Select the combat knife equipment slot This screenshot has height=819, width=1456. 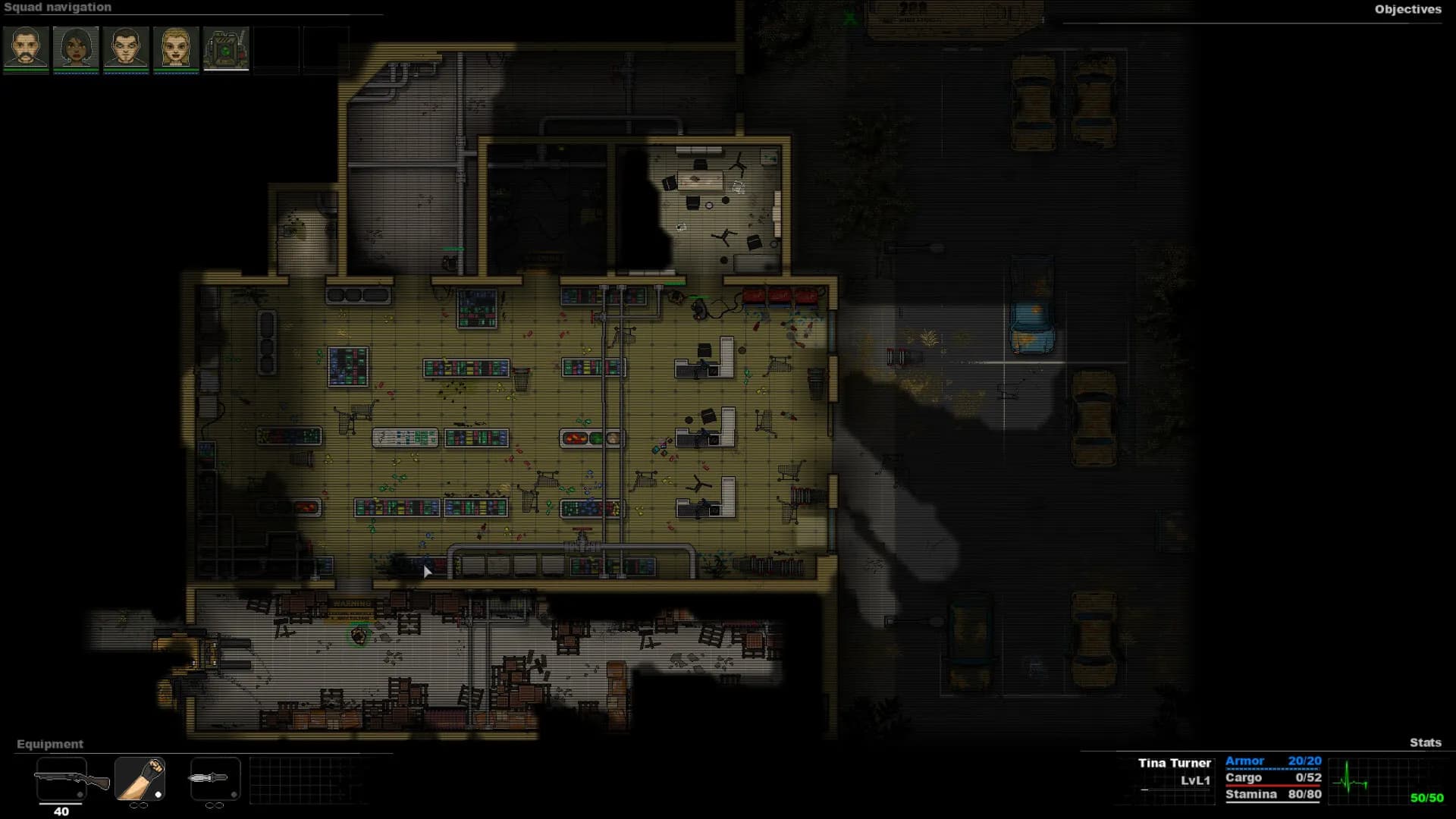[215, 778]
